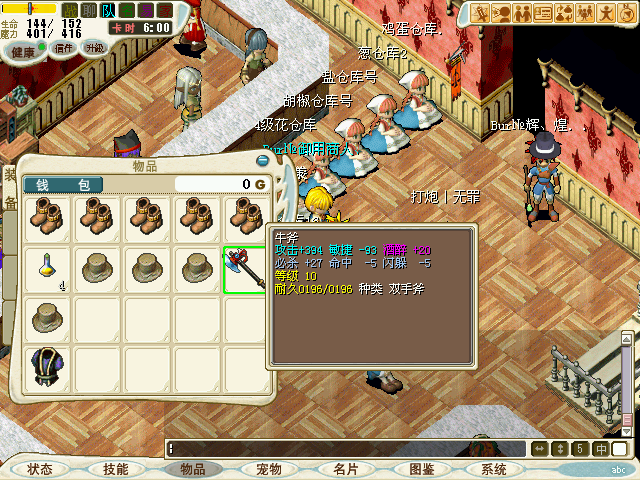This screenshot has height=480, width=640.
Task: Open the 宠物 pets menu
Action: (x=269, y=468)
